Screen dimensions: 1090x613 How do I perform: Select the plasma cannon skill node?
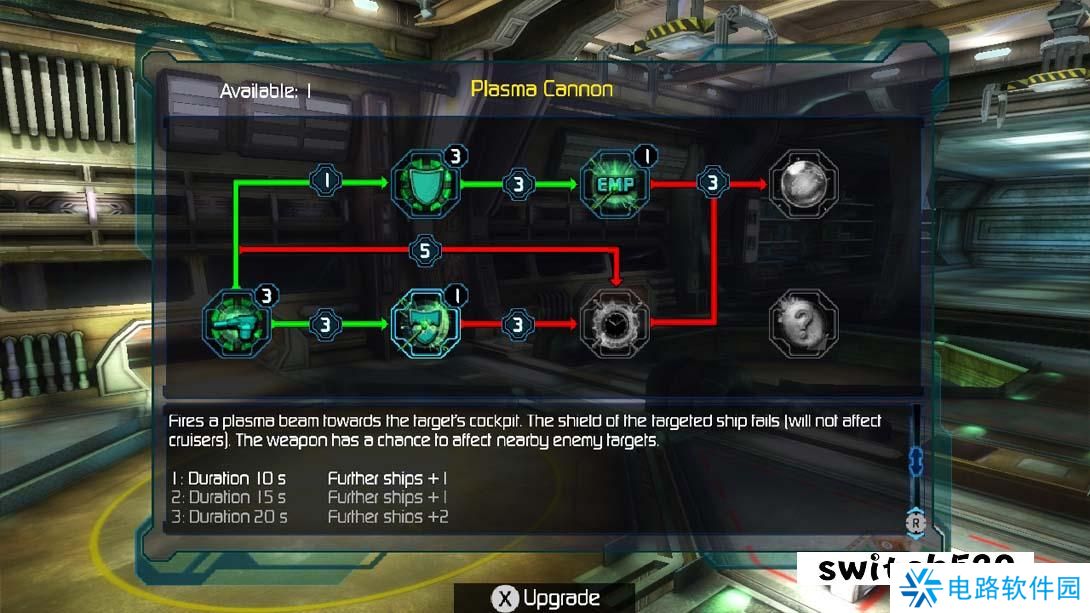pos(235,323)
